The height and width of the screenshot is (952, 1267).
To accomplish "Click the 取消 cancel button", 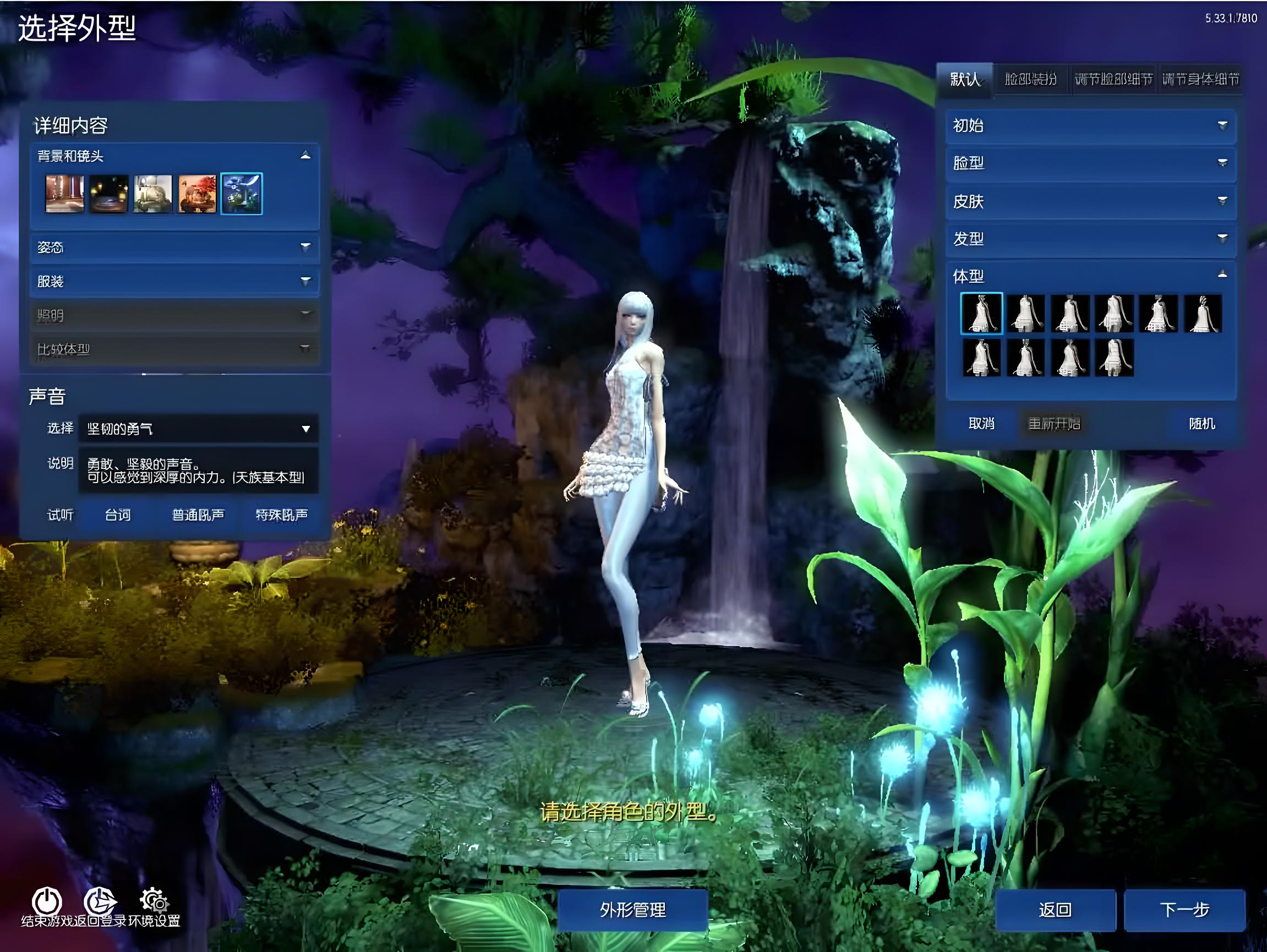I will pos(981,423).
